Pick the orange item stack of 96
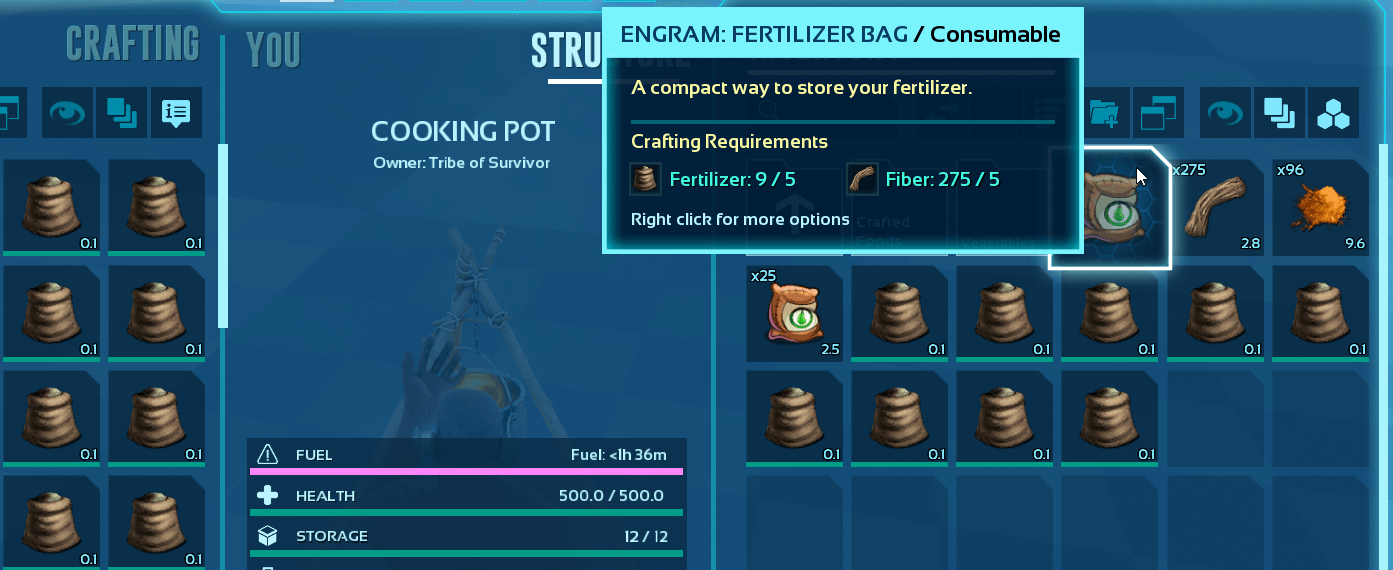The image size is (1393, 570). tap(1319, 208)
